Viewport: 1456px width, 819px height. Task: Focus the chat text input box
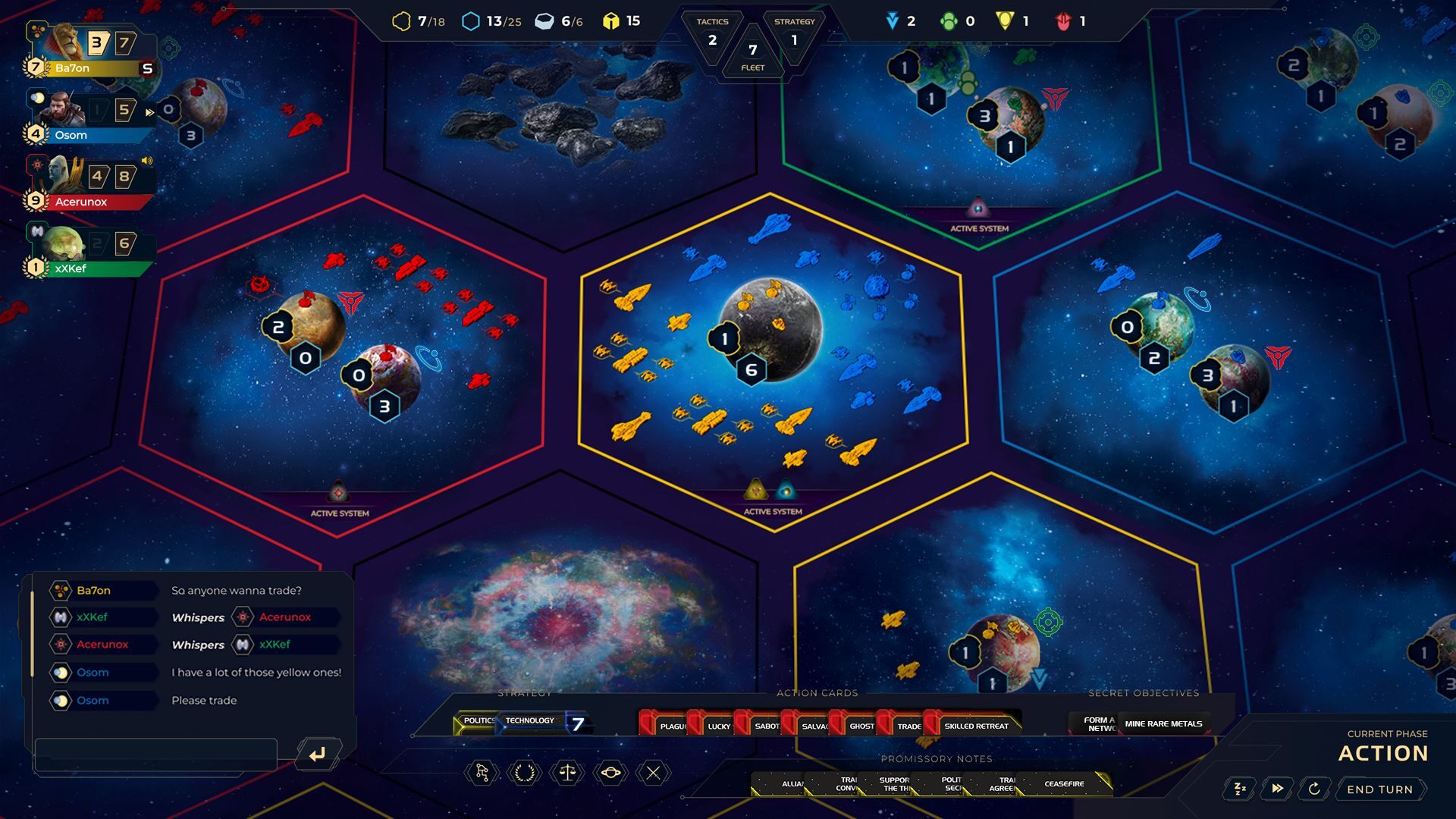point(155,753)
